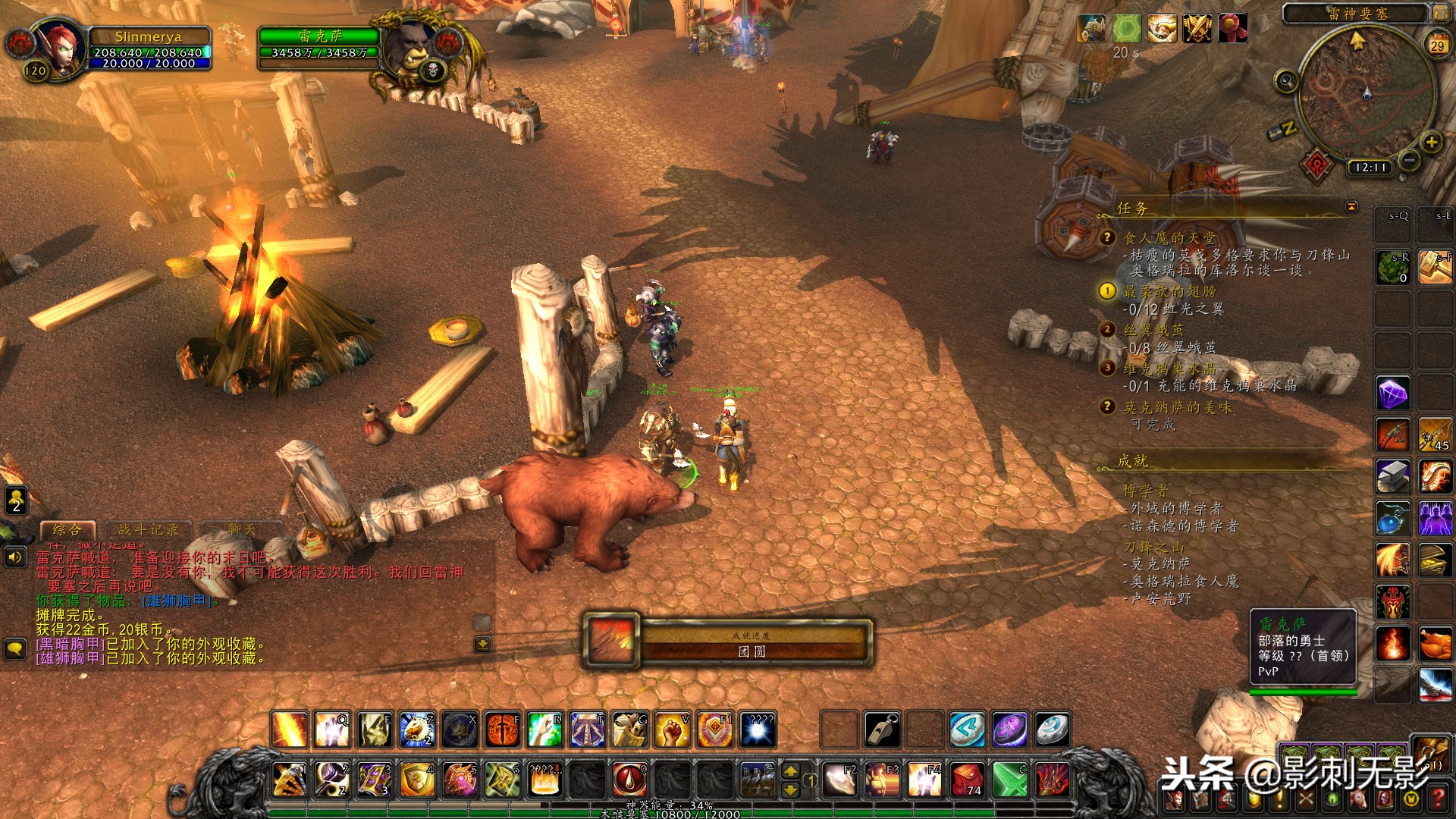This screenshot has height=819, width=1456.
Task: Click the minimap tracking magnifier button
Action: point(1285,81)
